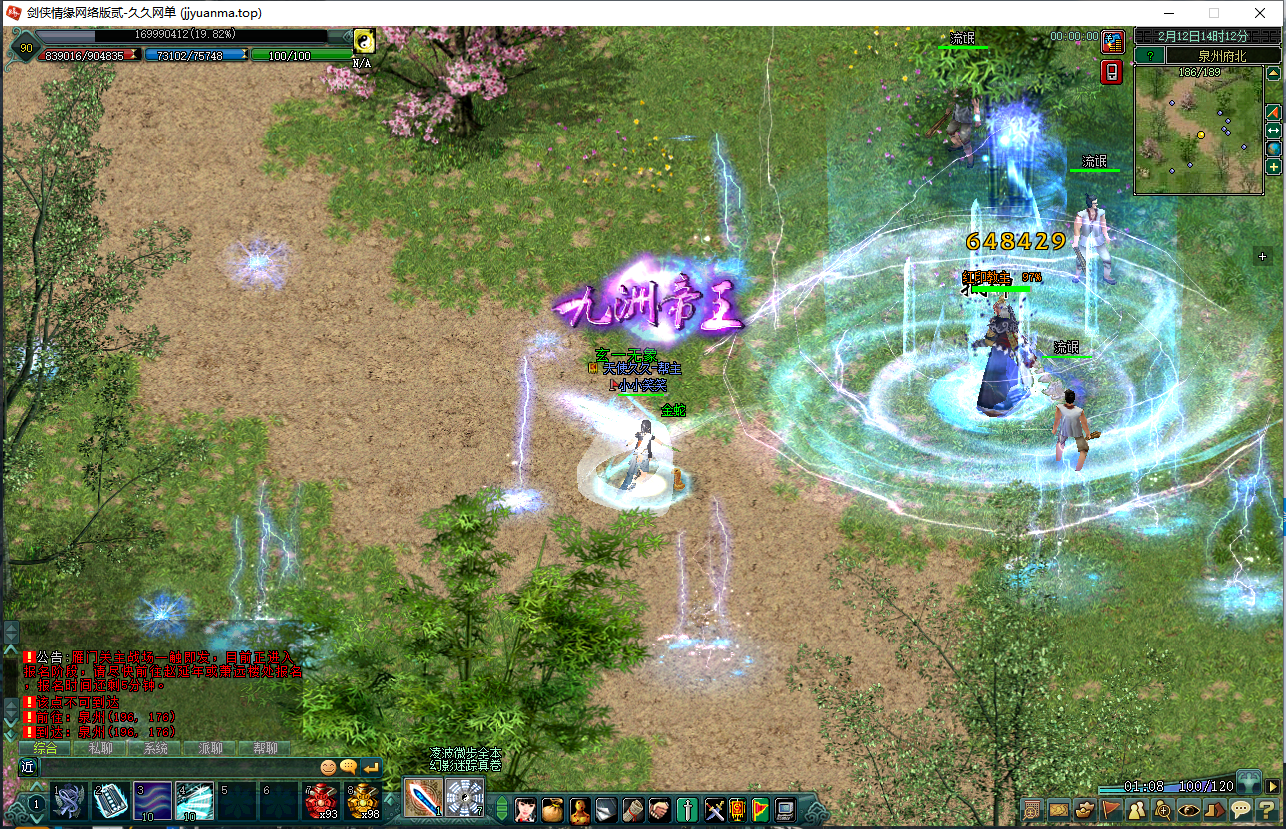Open the smiley emoji picker

328,767
